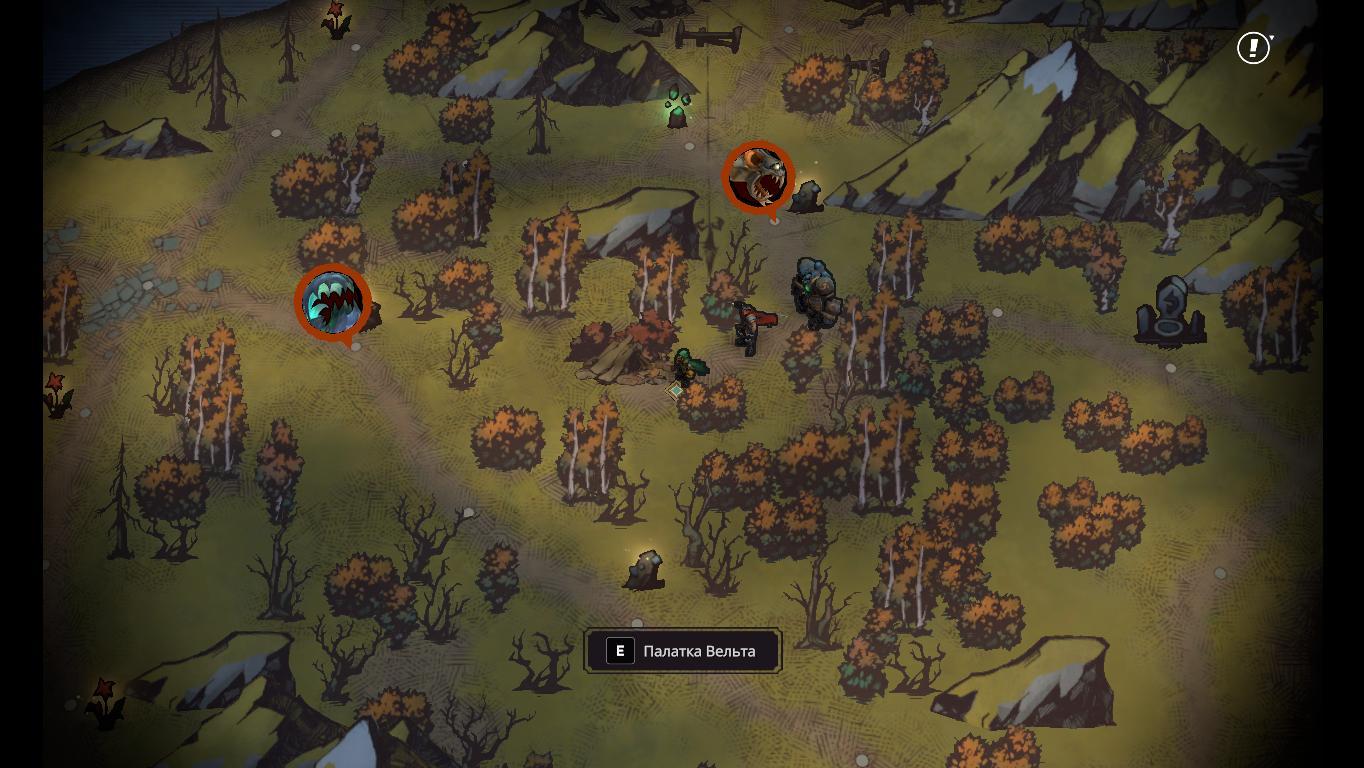The height and width of the screenshot is (768, 1364).
Task: Select the roaring beast encounter marker
Action: click(x=758, y=177)
